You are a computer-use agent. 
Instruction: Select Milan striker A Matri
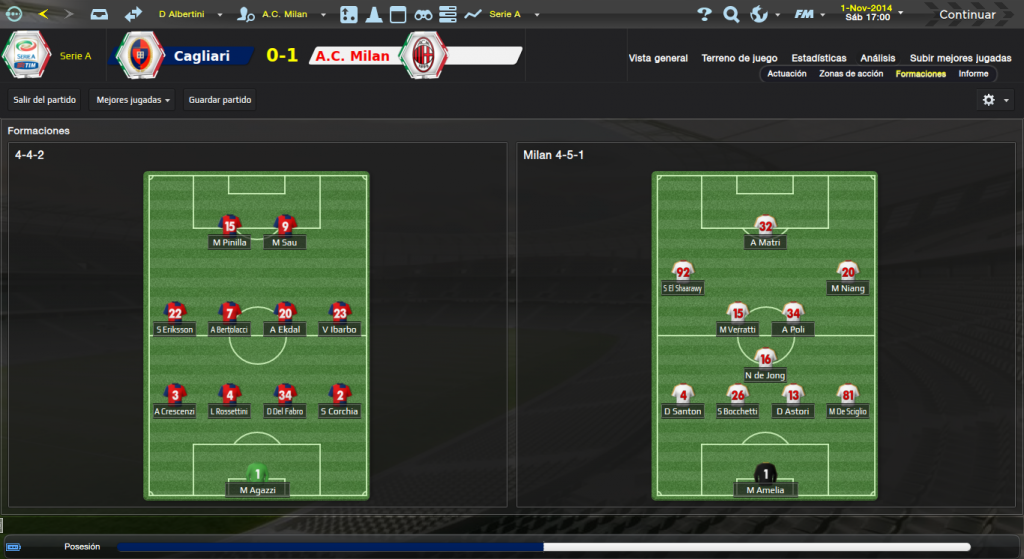(765, 233)
